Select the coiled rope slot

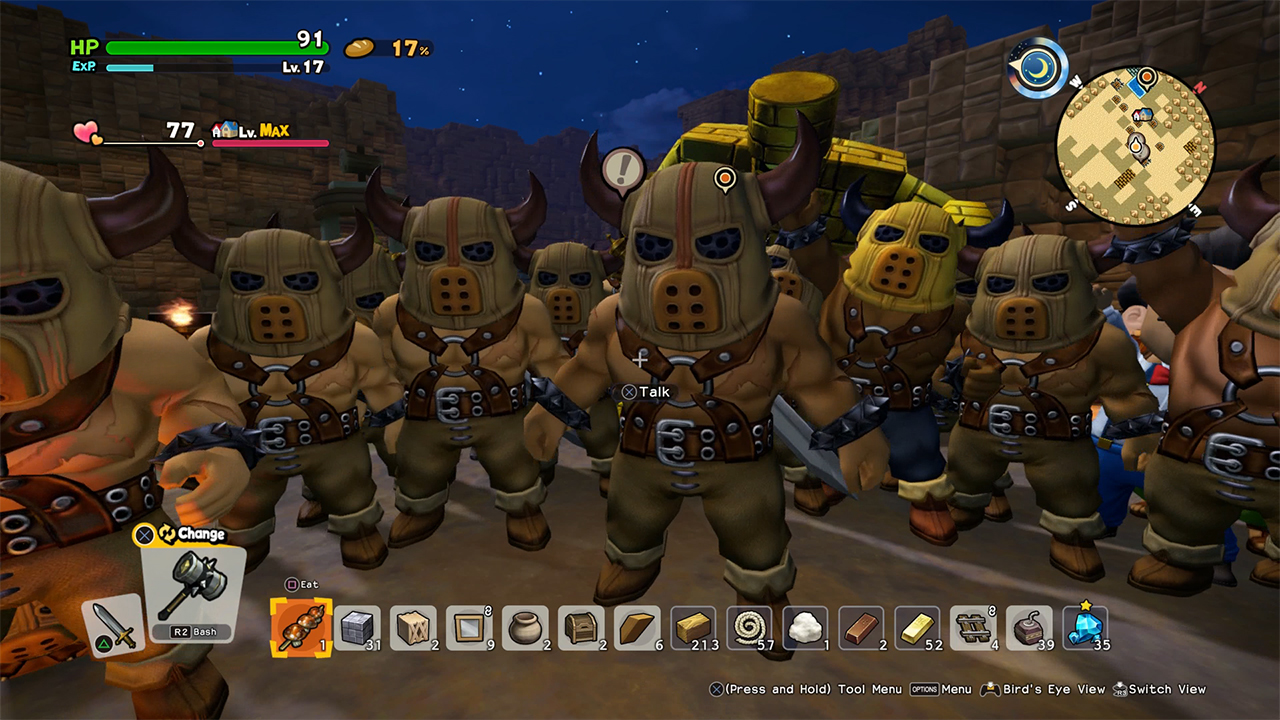[749, 628]
